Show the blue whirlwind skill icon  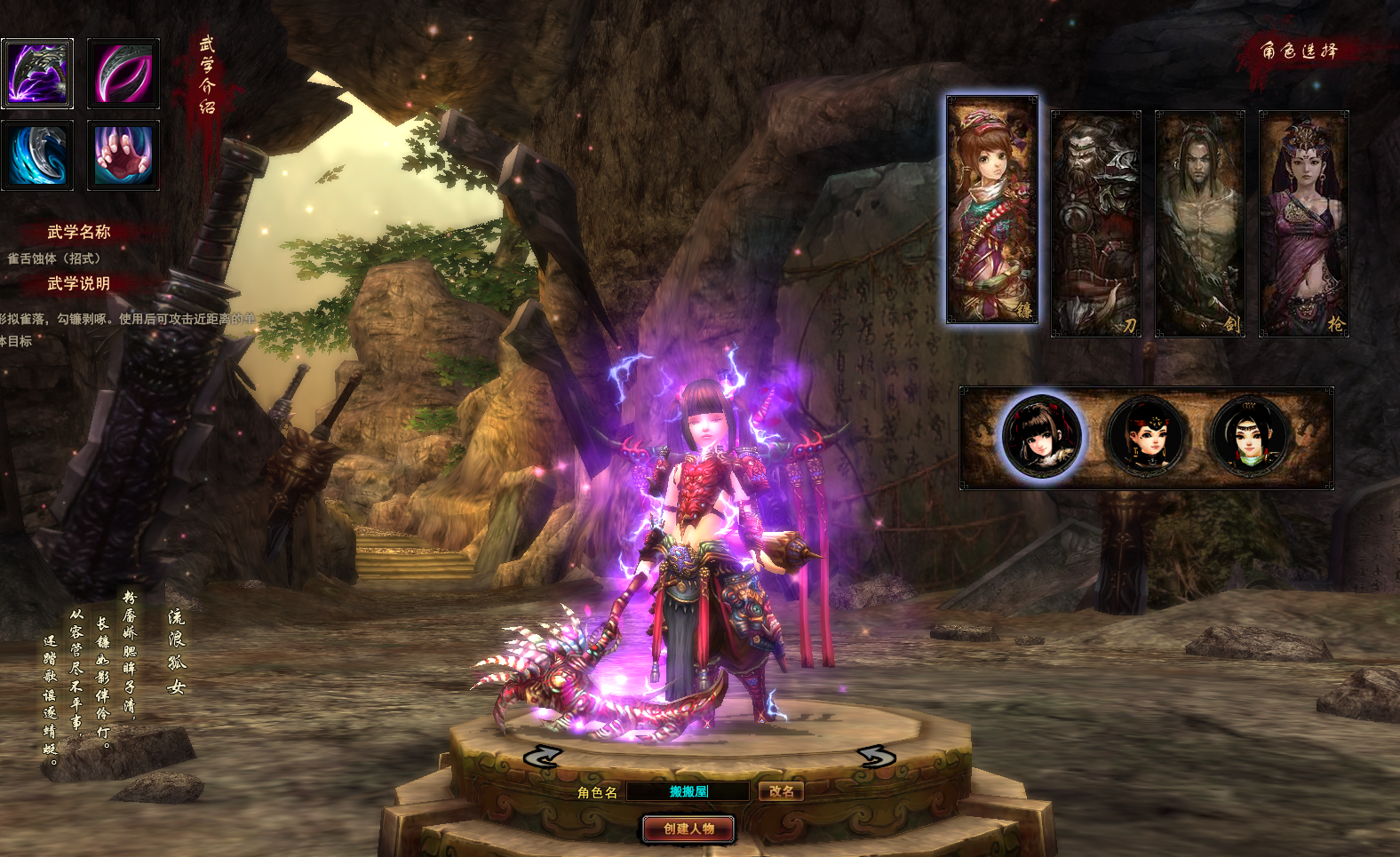coord(37,155)
